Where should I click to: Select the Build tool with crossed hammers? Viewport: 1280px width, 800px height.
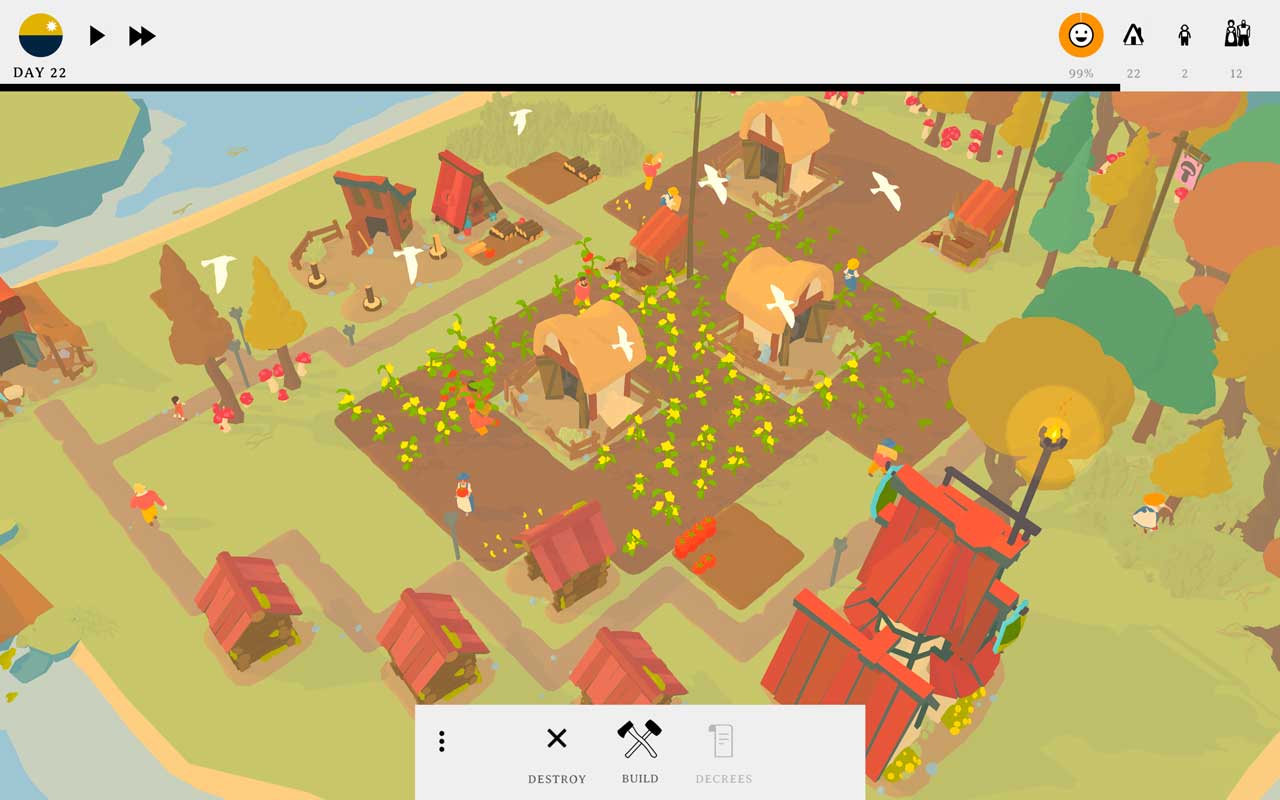(639, 737)
